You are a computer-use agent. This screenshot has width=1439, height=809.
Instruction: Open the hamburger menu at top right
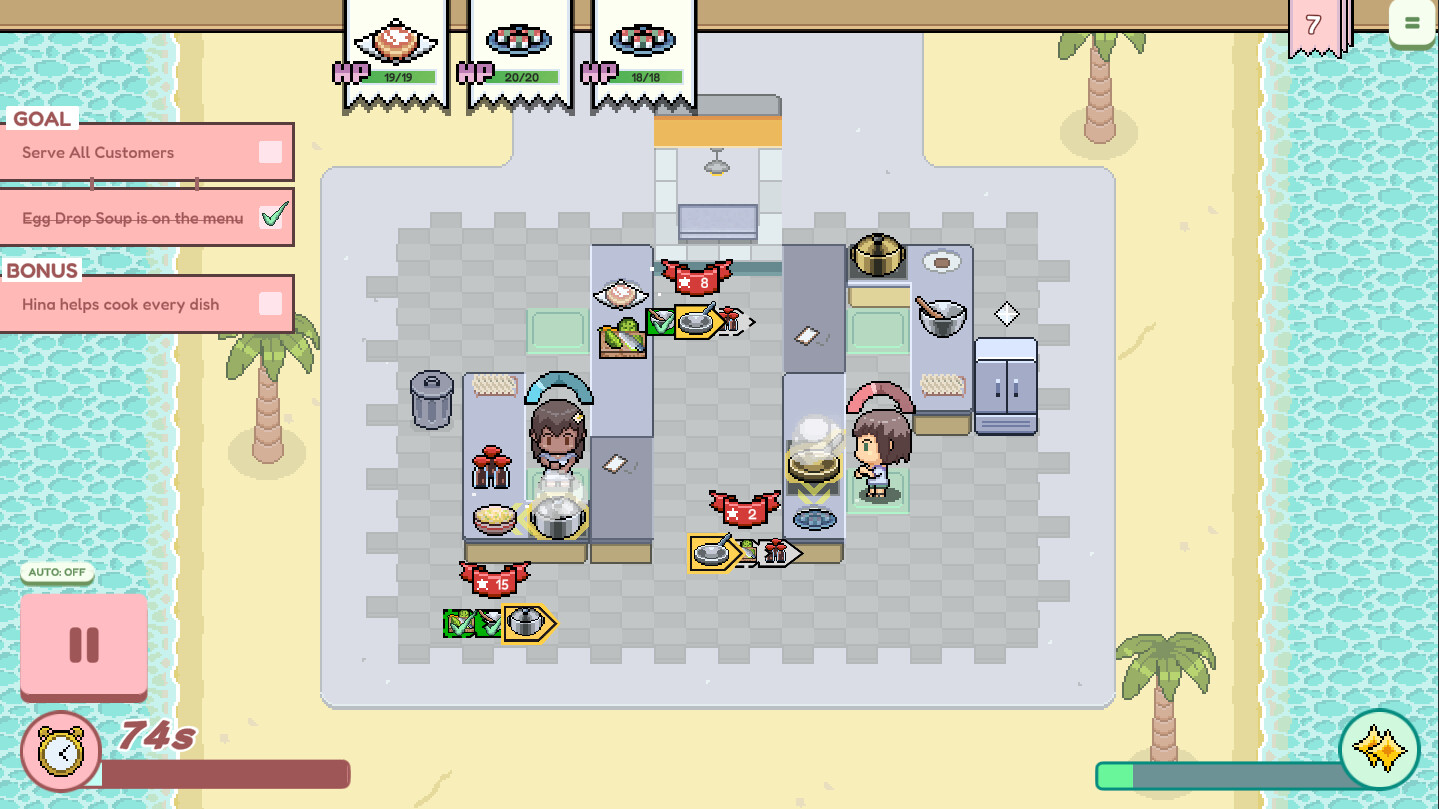click(1413, 22)
